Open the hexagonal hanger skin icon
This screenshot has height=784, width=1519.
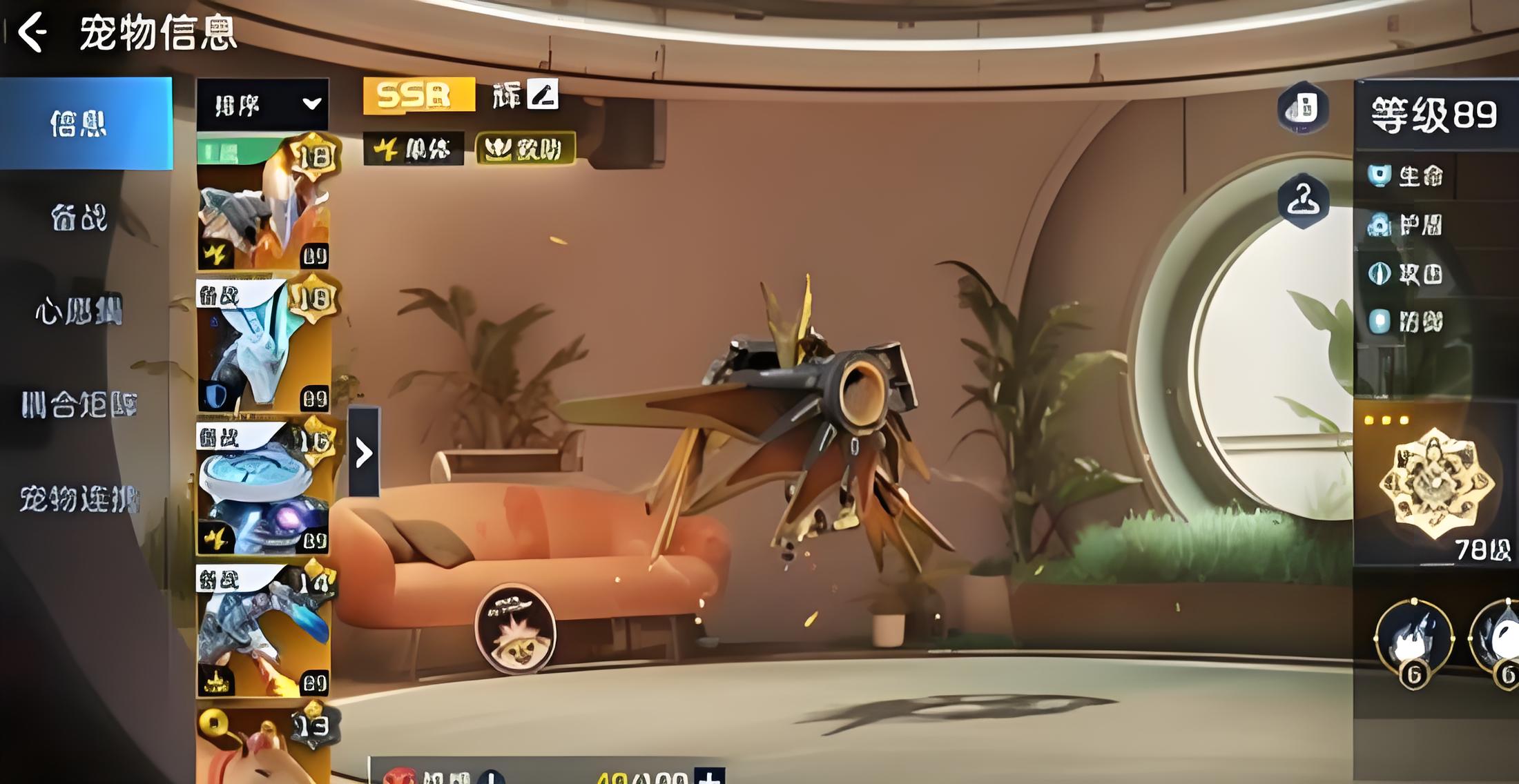tap(1303, 202)
